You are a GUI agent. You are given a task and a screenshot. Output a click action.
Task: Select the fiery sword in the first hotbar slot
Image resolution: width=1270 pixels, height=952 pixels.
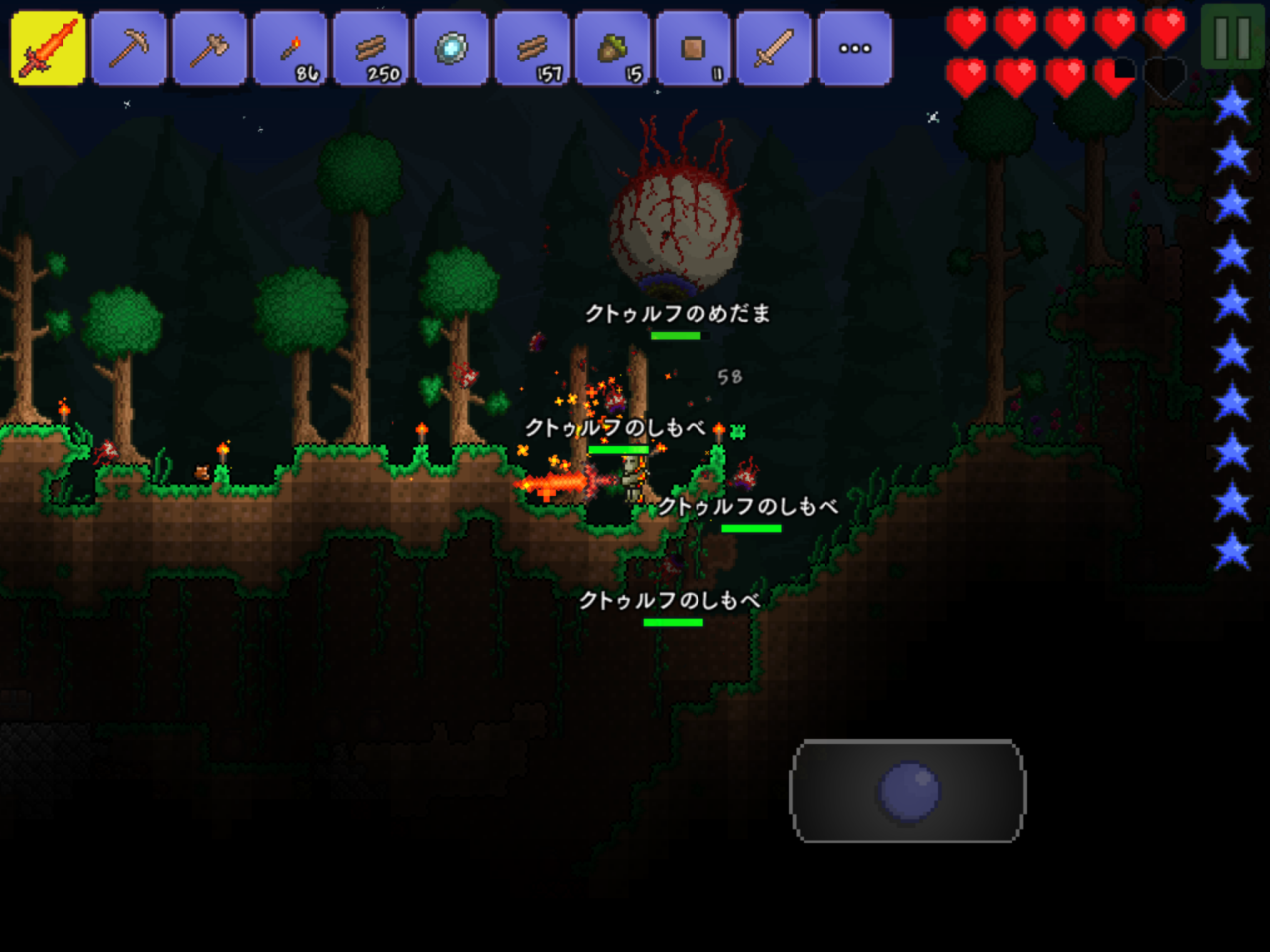(46, 46)
